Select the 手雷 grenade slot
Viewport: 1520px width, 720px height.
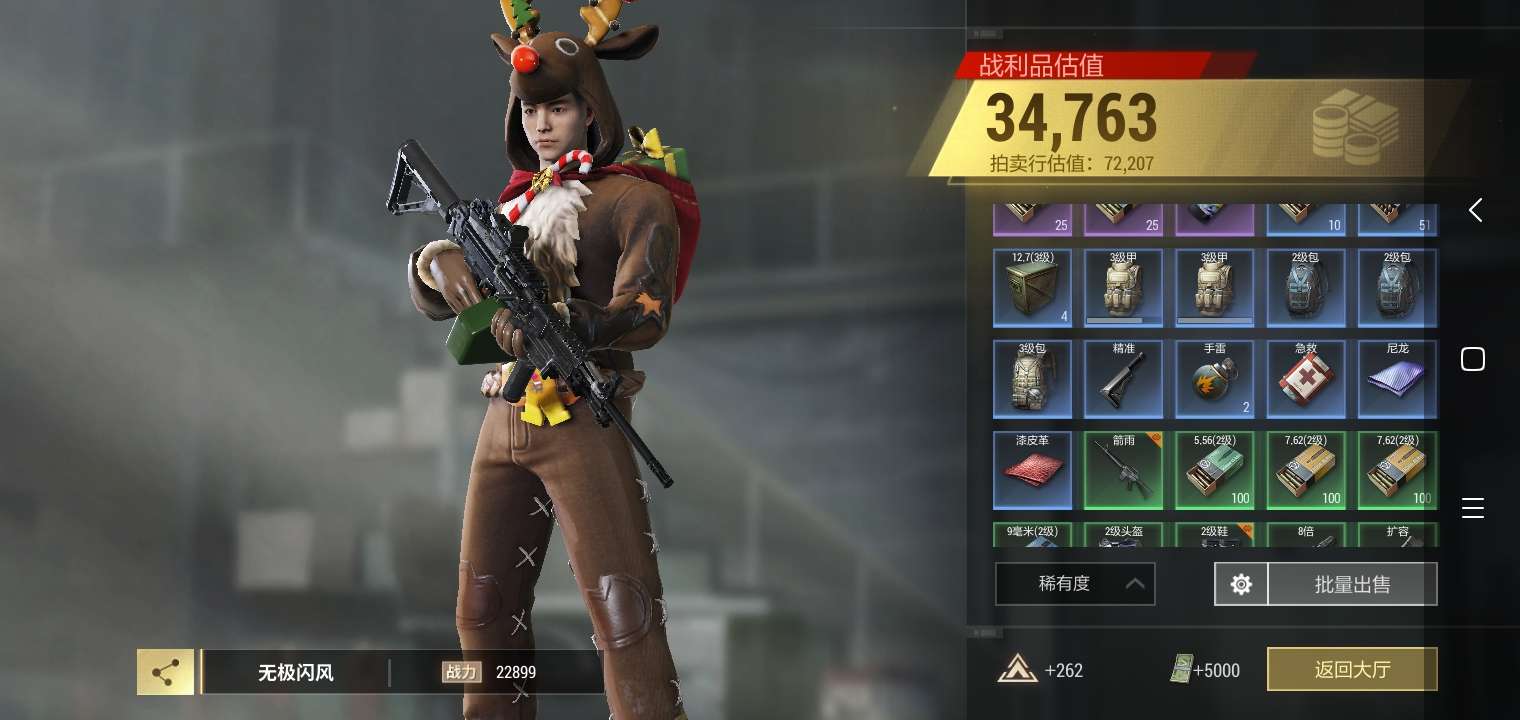[1215, 379]
